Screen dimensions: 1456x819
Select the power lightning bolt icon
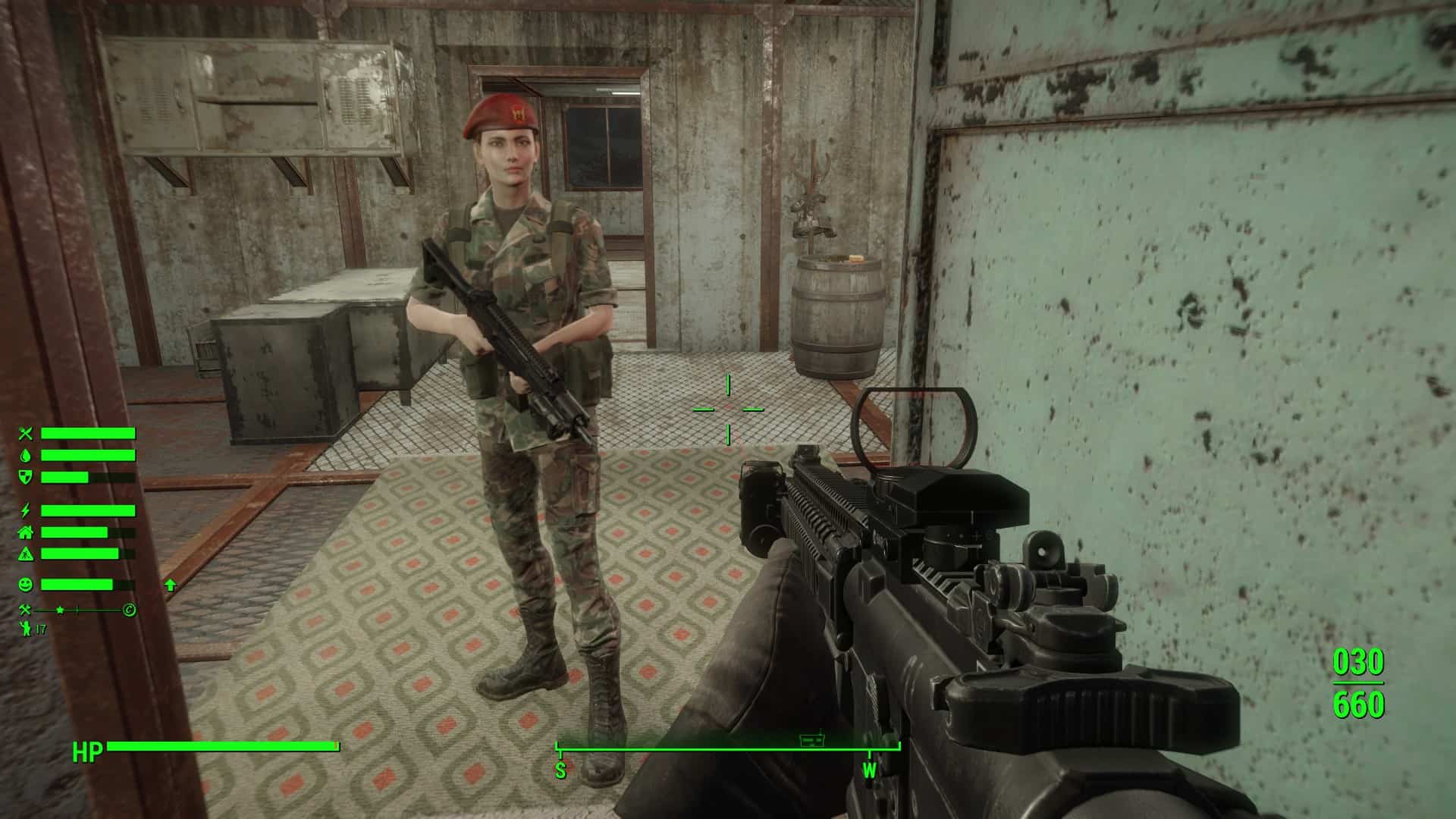pos(27,510)
